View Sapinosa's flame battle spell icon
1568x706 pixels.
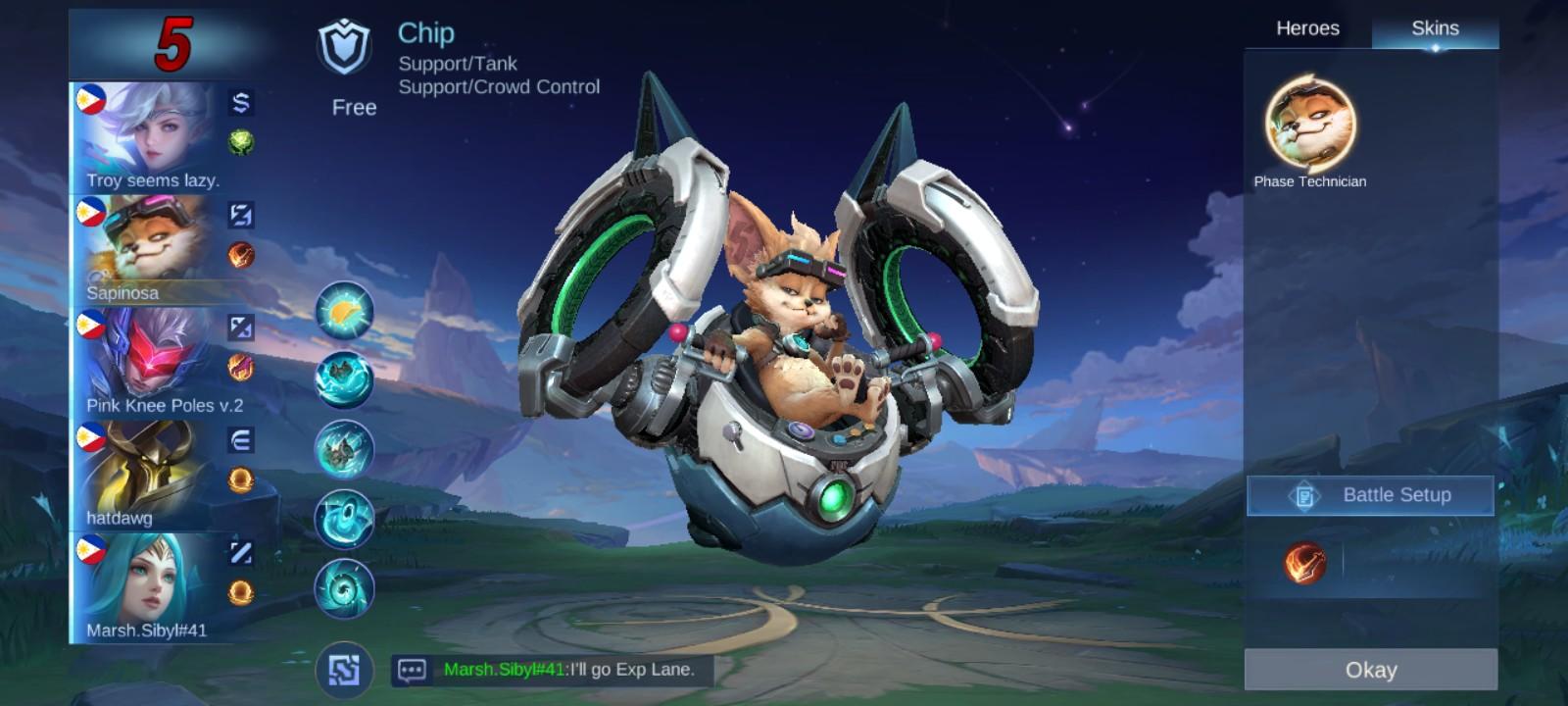coord(239,253)
